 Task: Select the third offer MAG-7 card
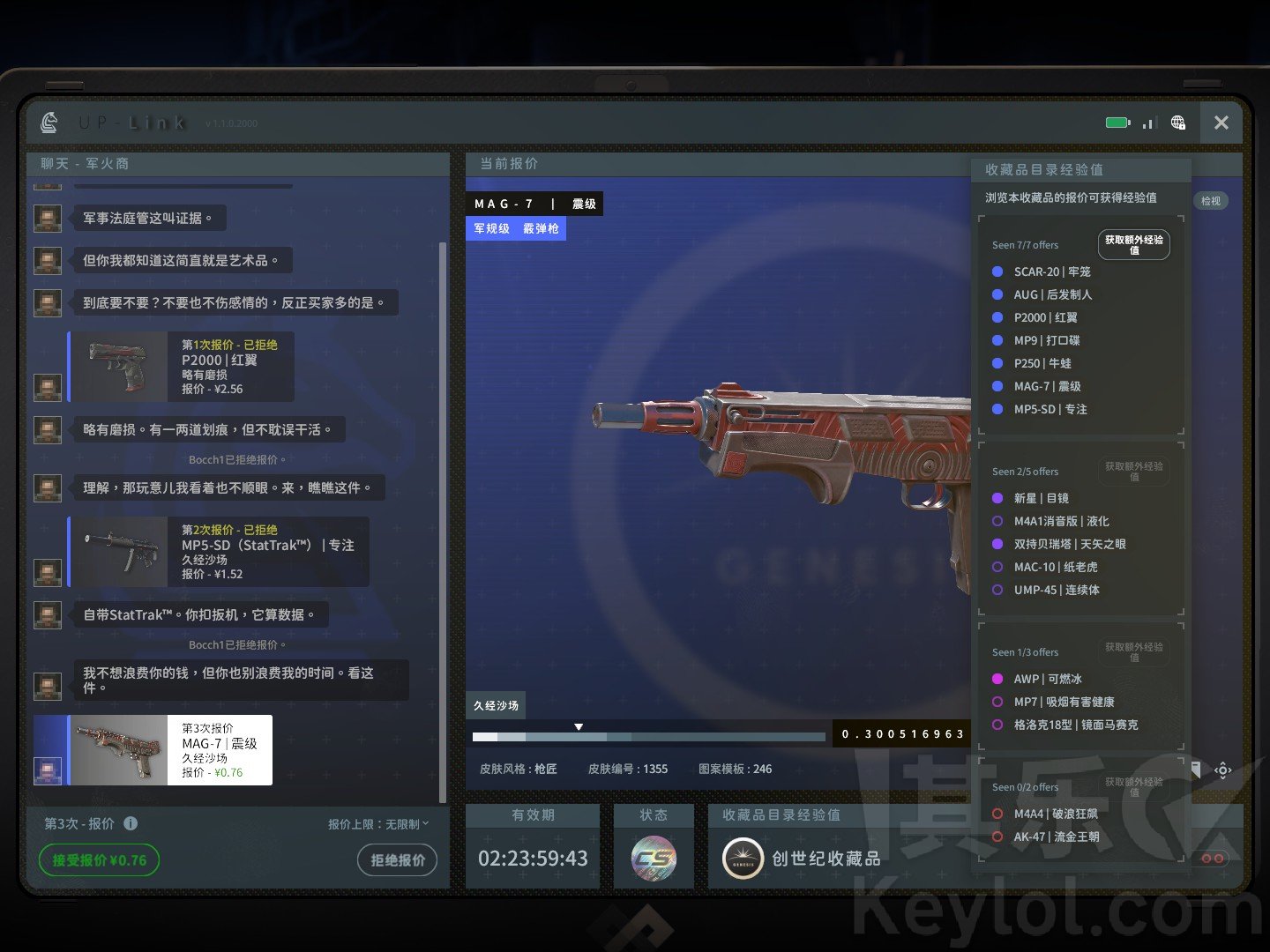tap(171, 750)
